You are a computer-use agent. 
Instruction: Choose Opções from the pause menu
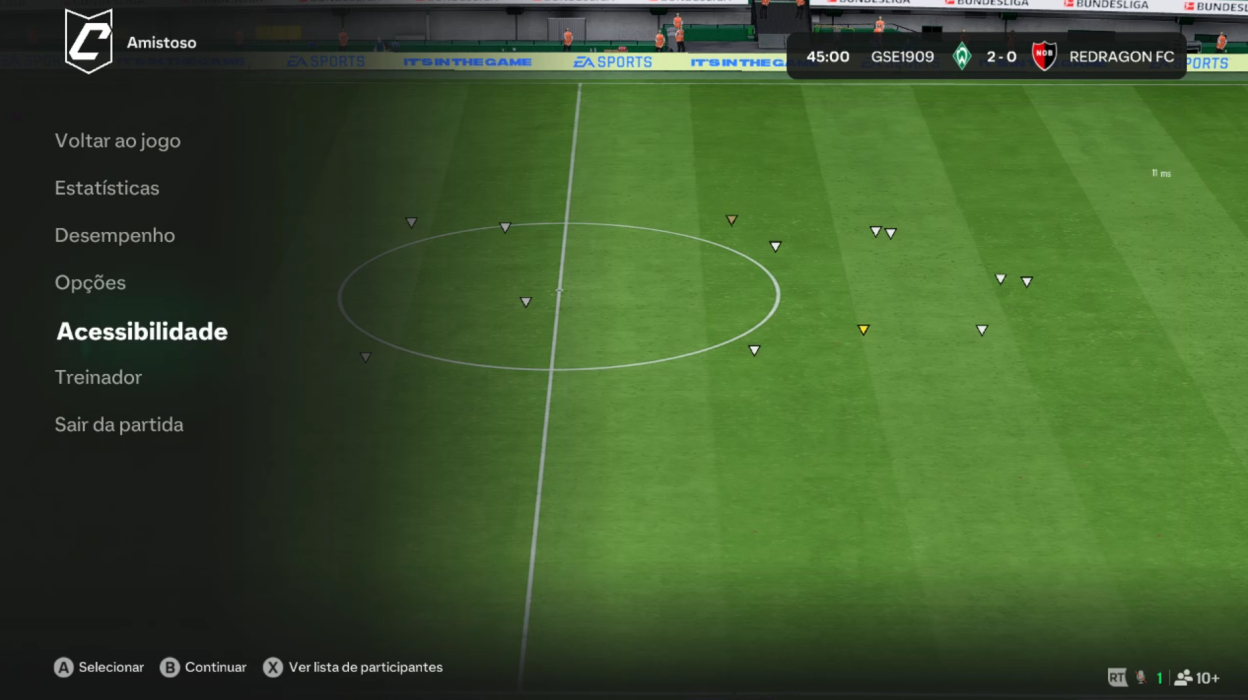90,283
